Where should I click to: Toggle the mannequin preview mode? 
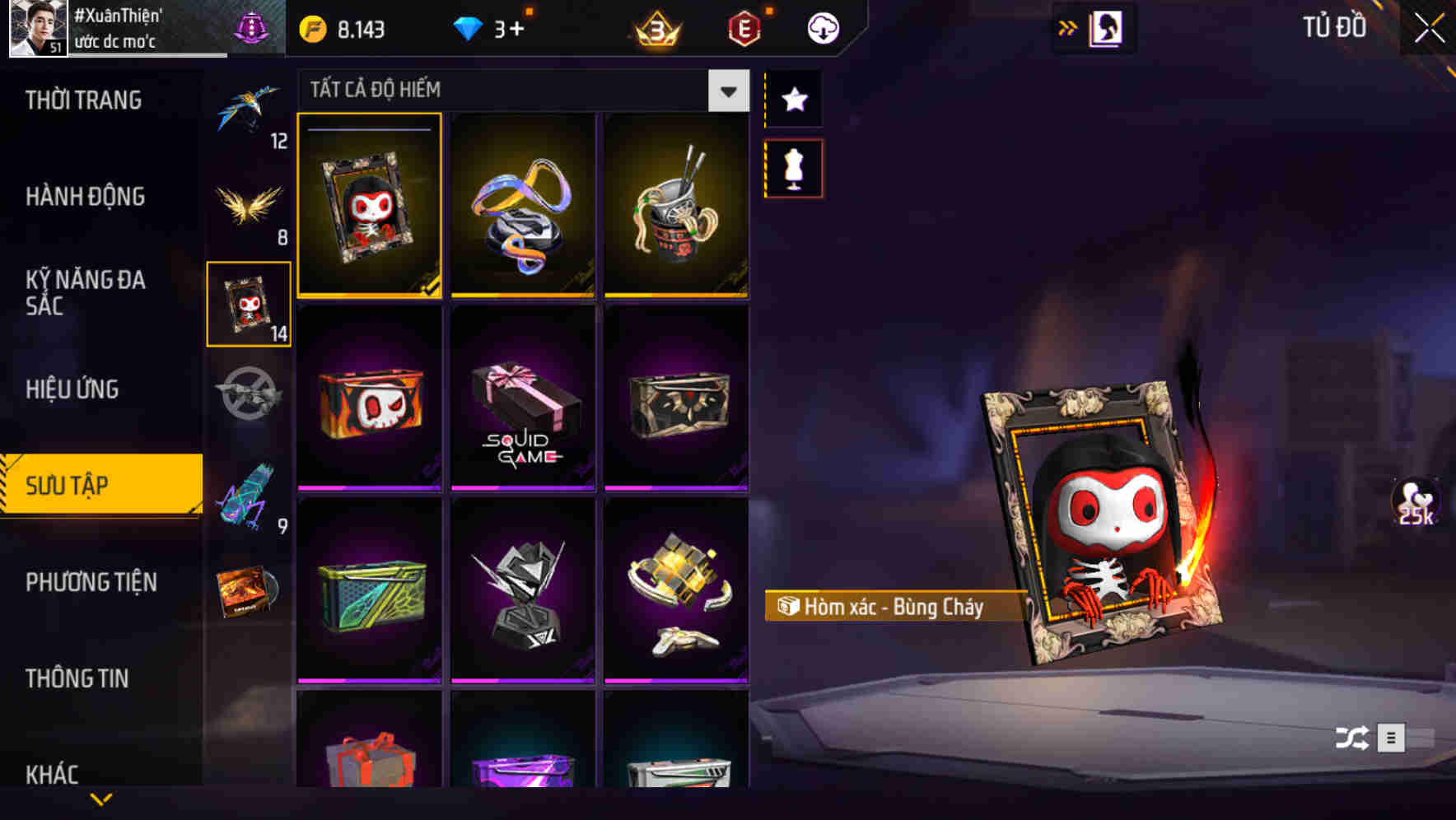793,167
